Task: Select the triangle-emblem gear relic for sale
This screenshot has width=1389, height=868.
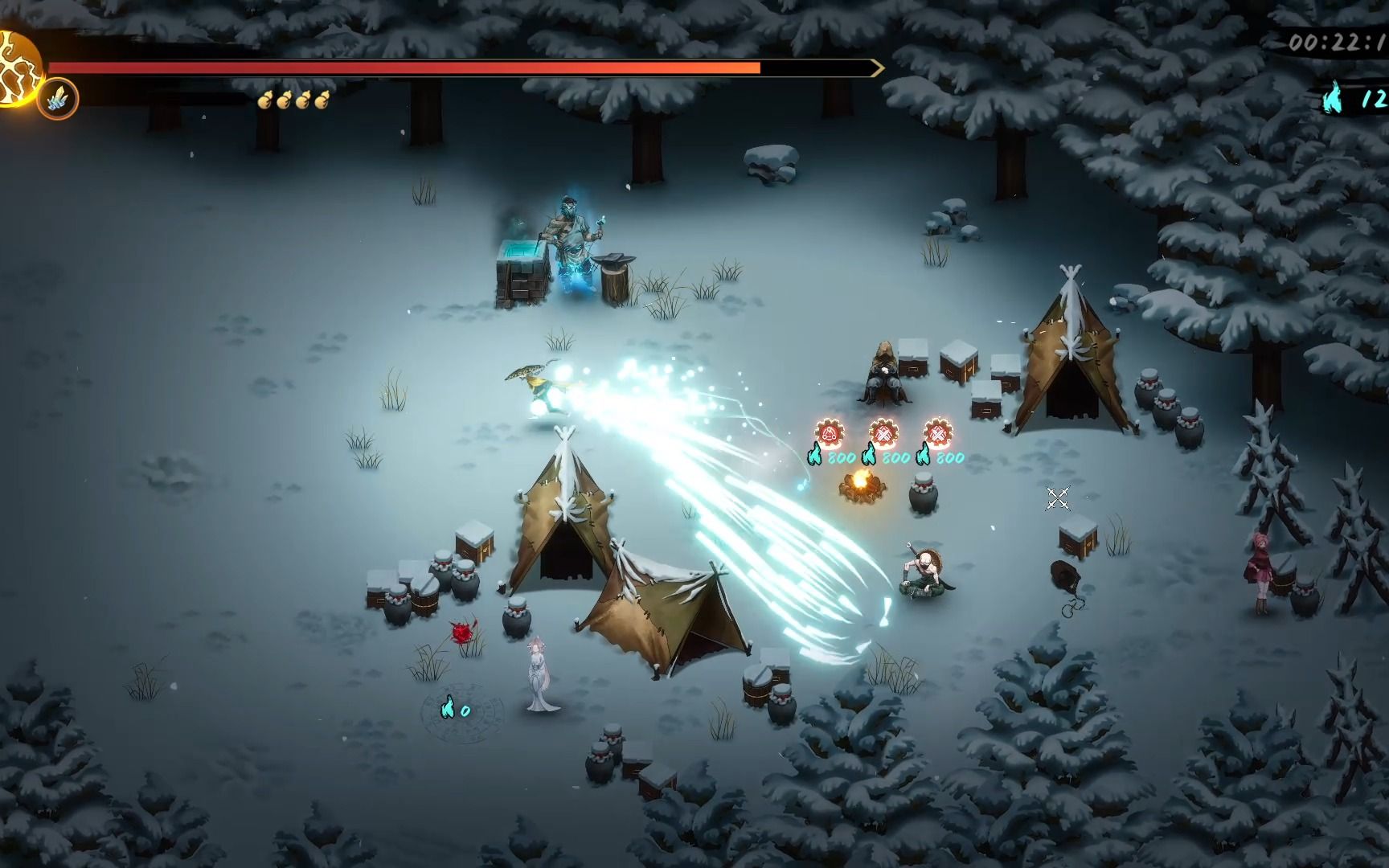Action: coord(830,434)
